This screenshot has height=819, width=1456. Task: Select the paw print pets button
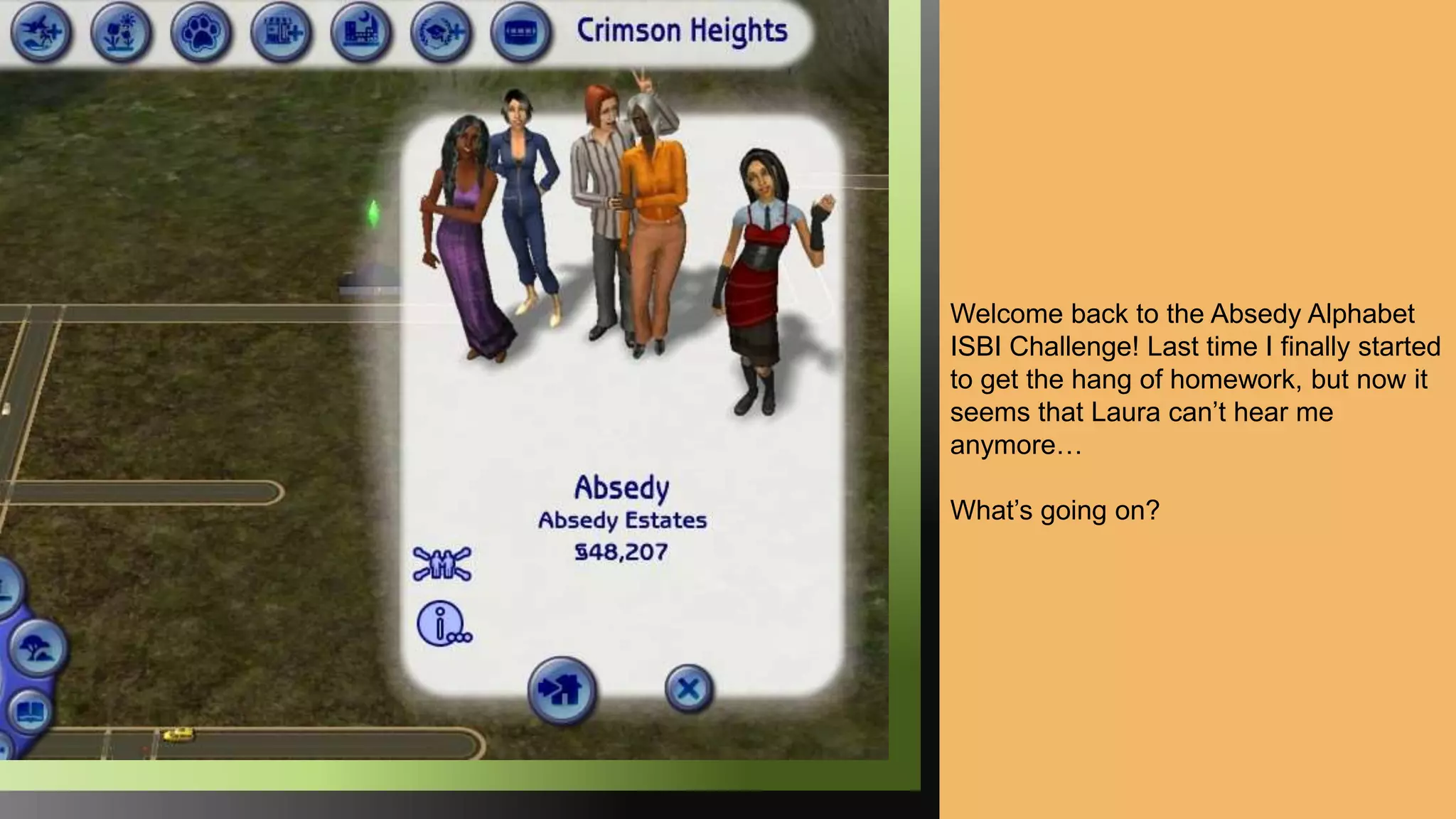click(201, 32)
